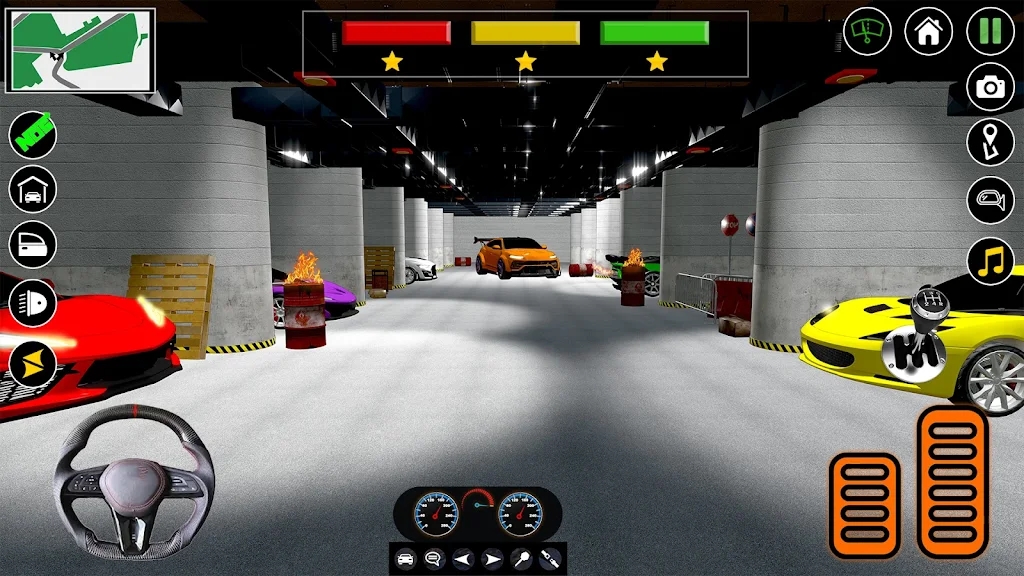Tap the garage icon with car

[x=33, y=189]
